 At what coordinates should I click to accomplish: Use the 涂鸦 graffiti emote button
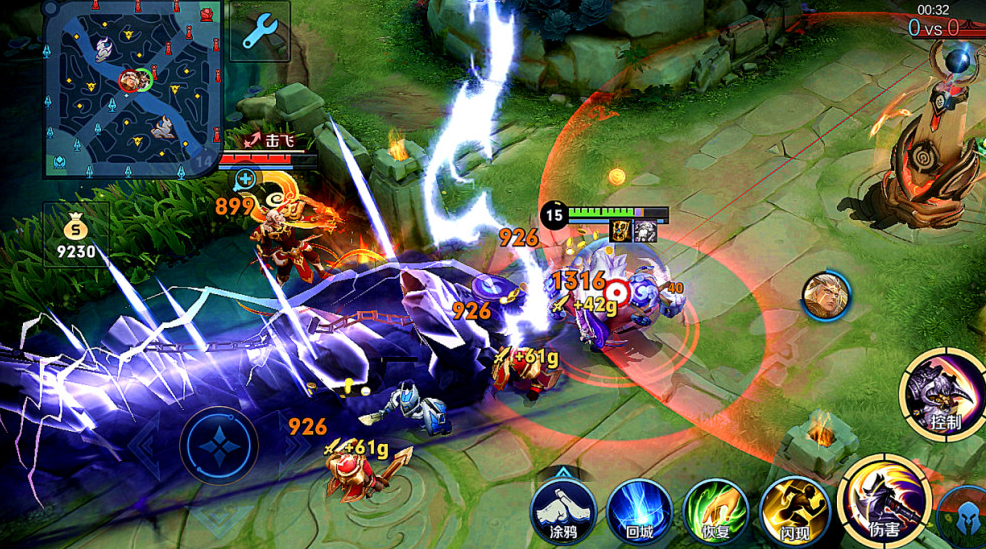[x=563, y=508]
